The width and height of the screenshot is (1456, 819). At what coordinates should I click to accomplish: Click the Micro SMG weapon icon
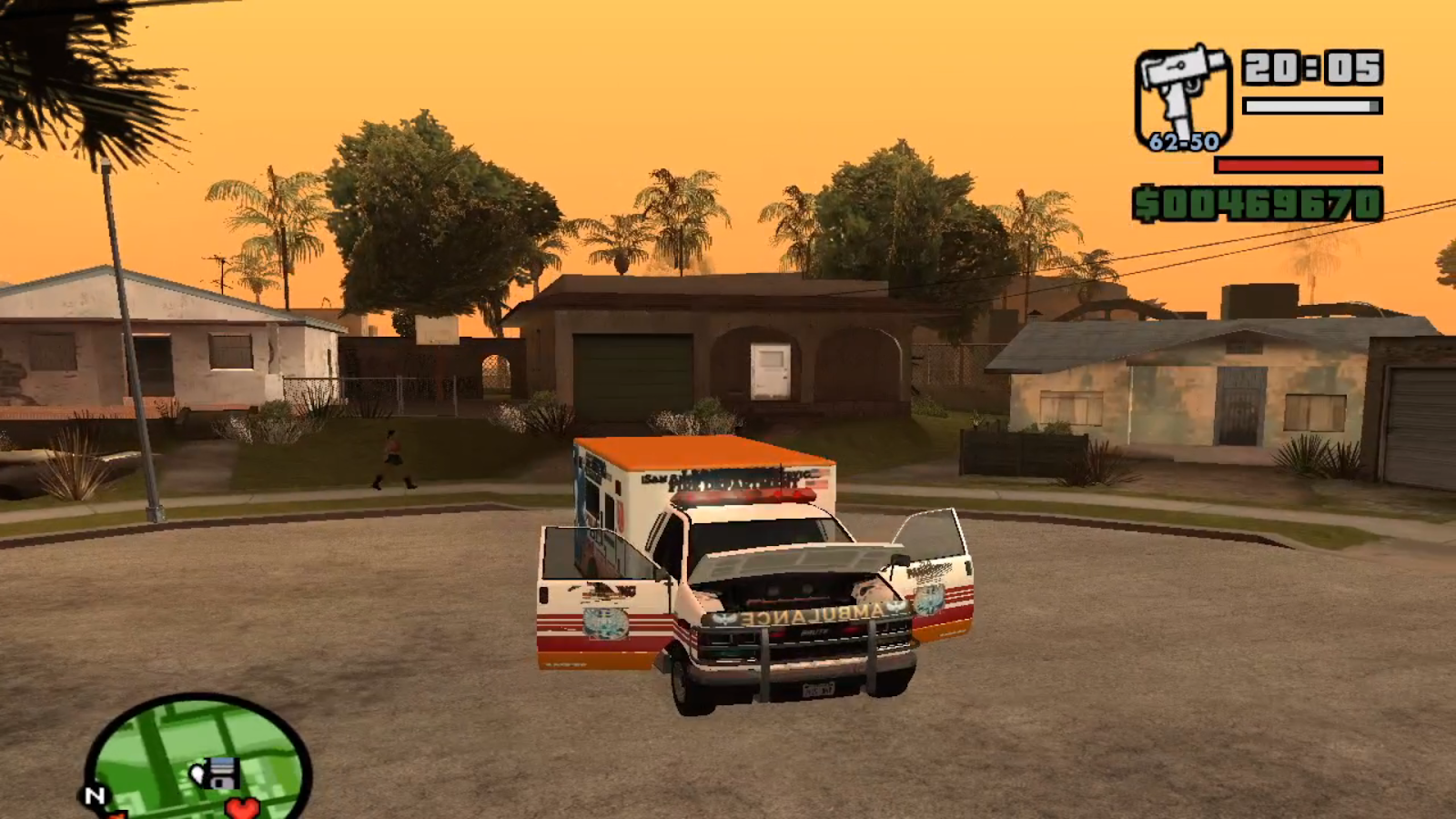[x=1182, y=89]
